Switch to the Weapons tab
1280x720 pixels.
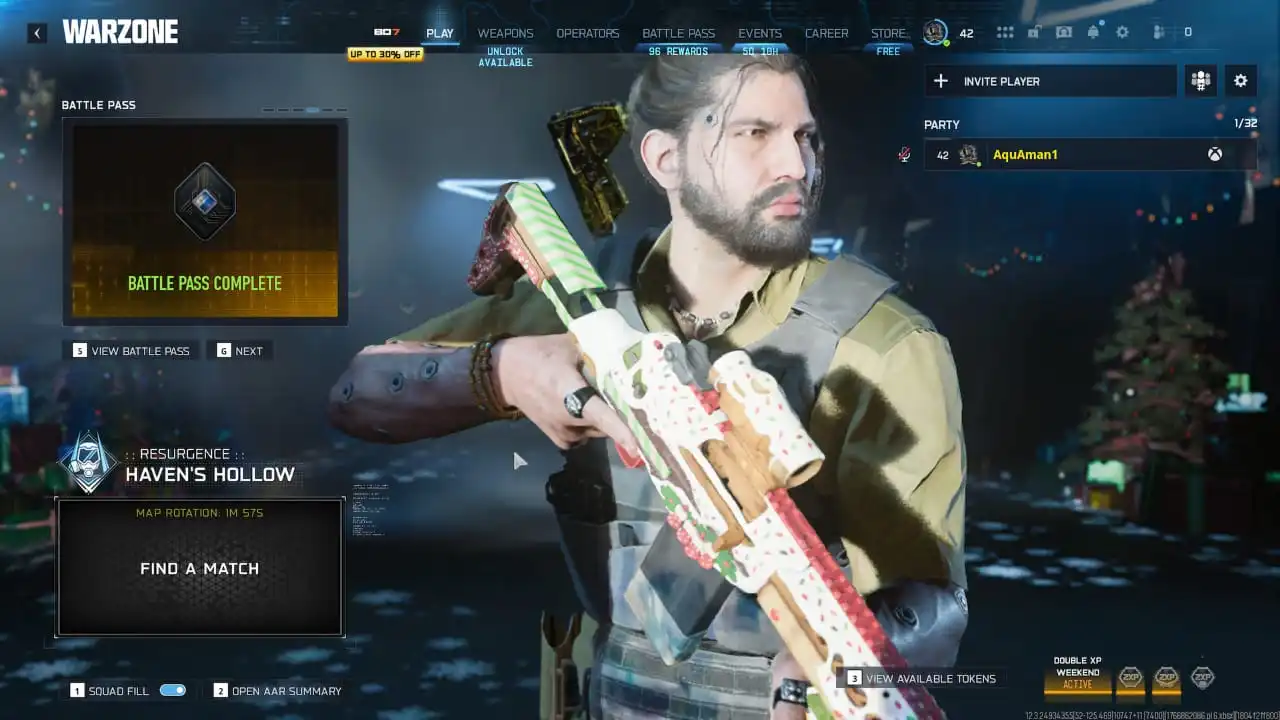tap(505, 32)
